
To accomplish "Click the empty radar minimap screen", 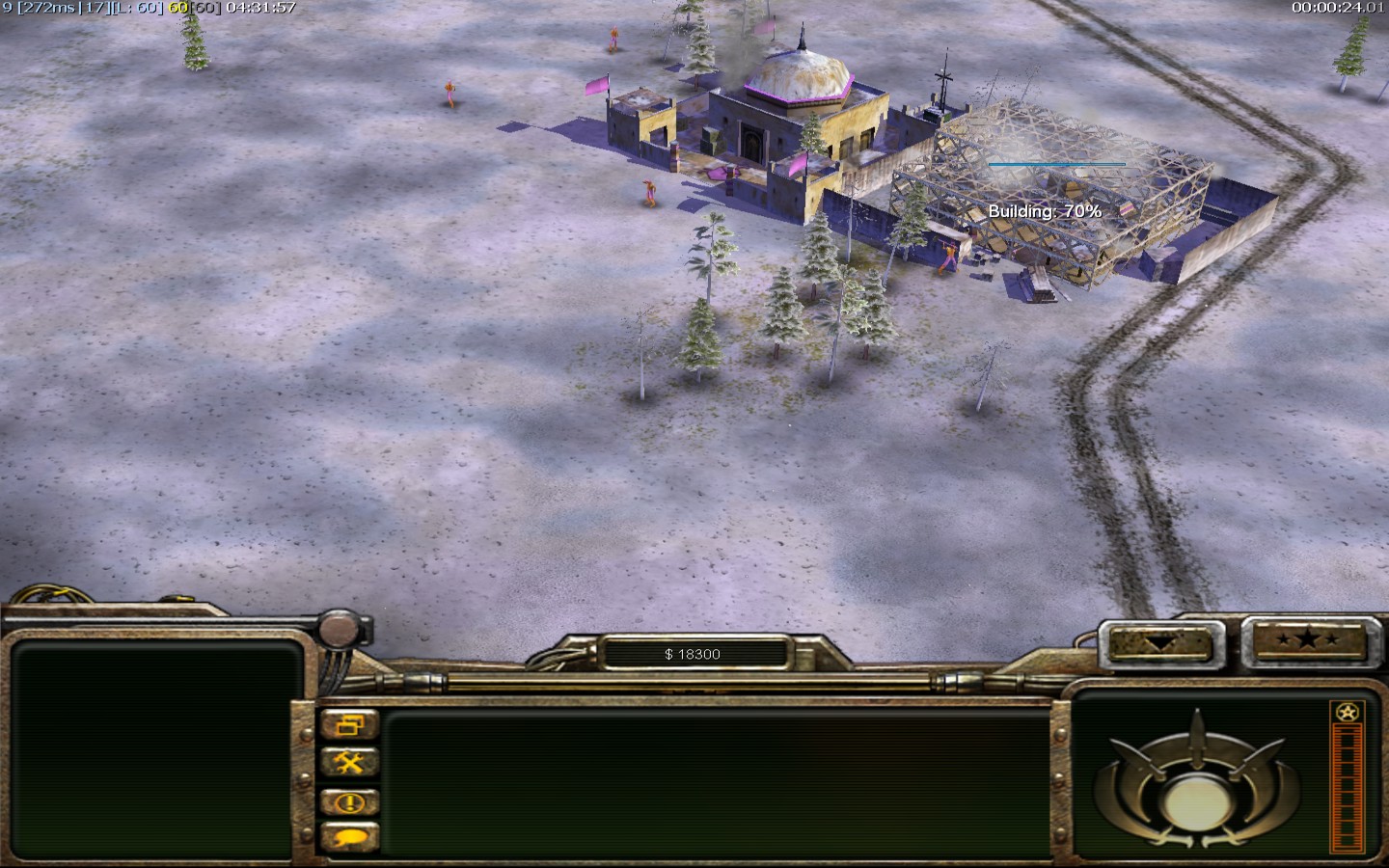I will coord(152,748).
